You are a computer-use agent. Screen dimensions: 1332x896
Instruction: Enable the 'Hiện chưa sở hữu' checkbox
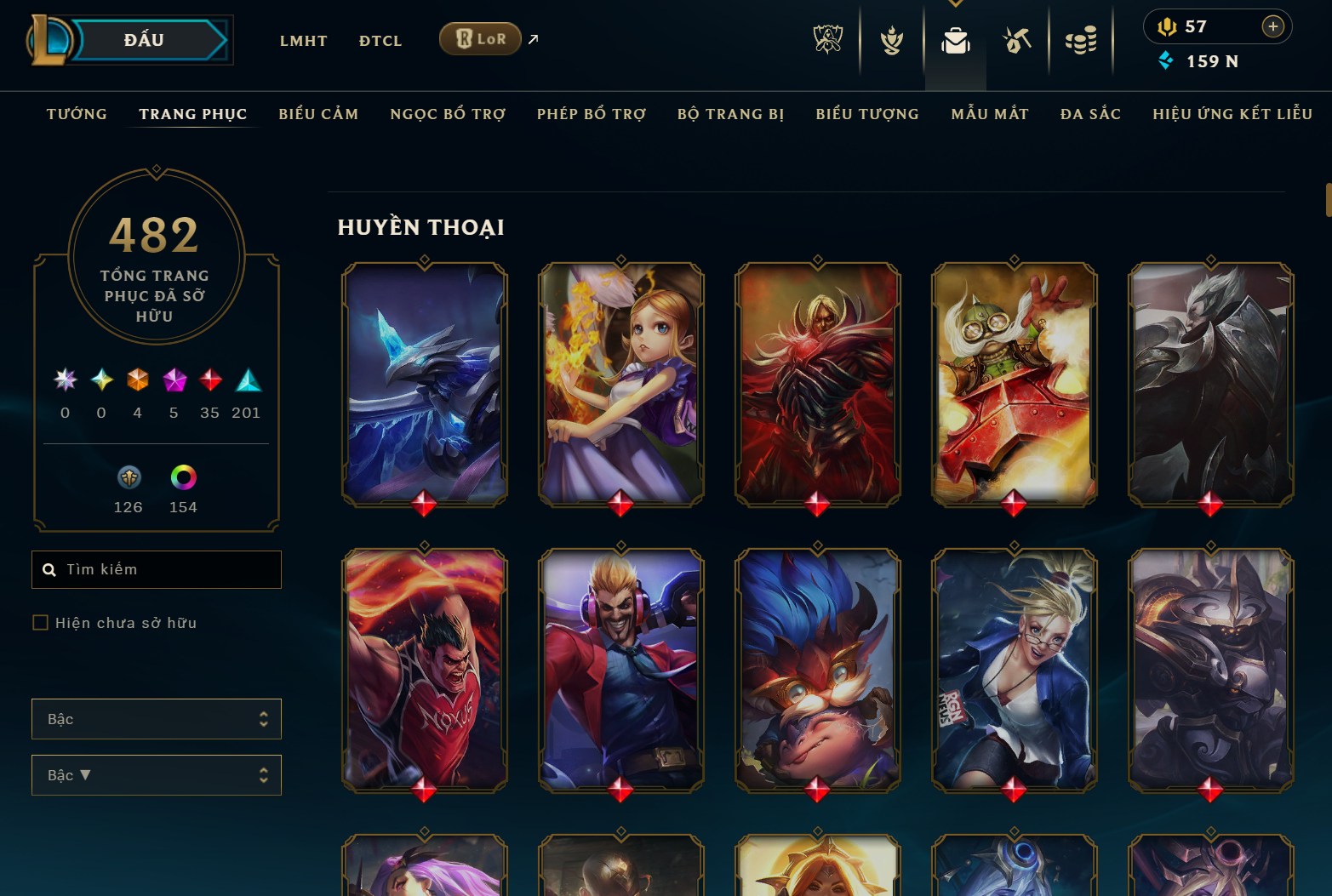pyautogui.click(x=40, y=622)
